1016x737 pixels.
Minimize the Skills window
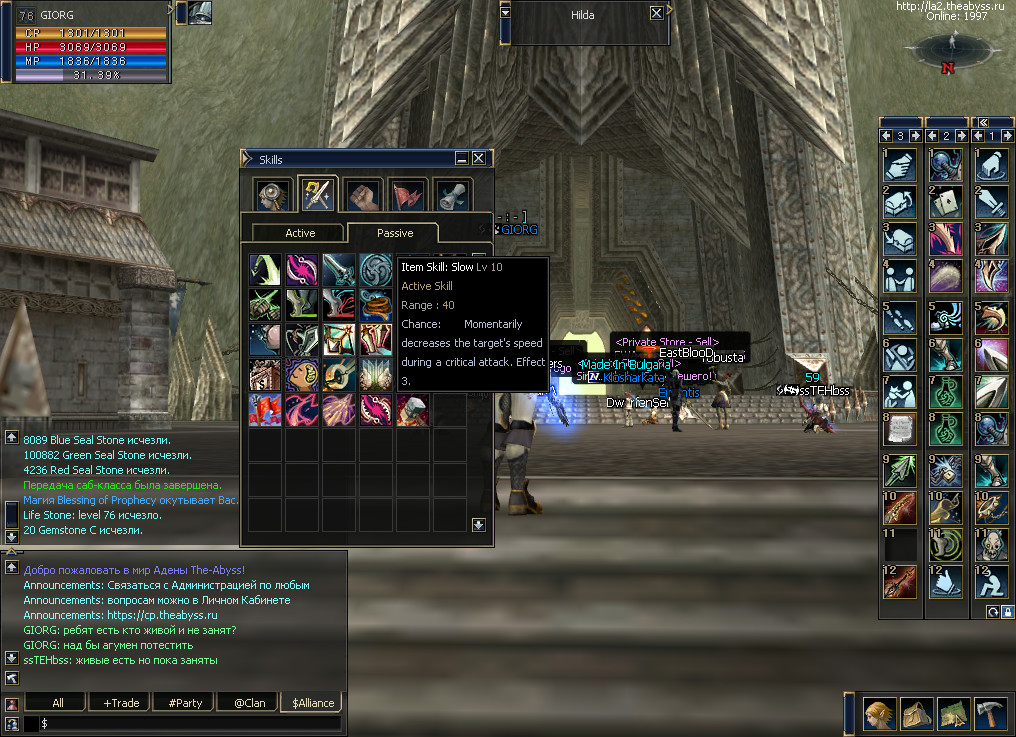(461, 158)
